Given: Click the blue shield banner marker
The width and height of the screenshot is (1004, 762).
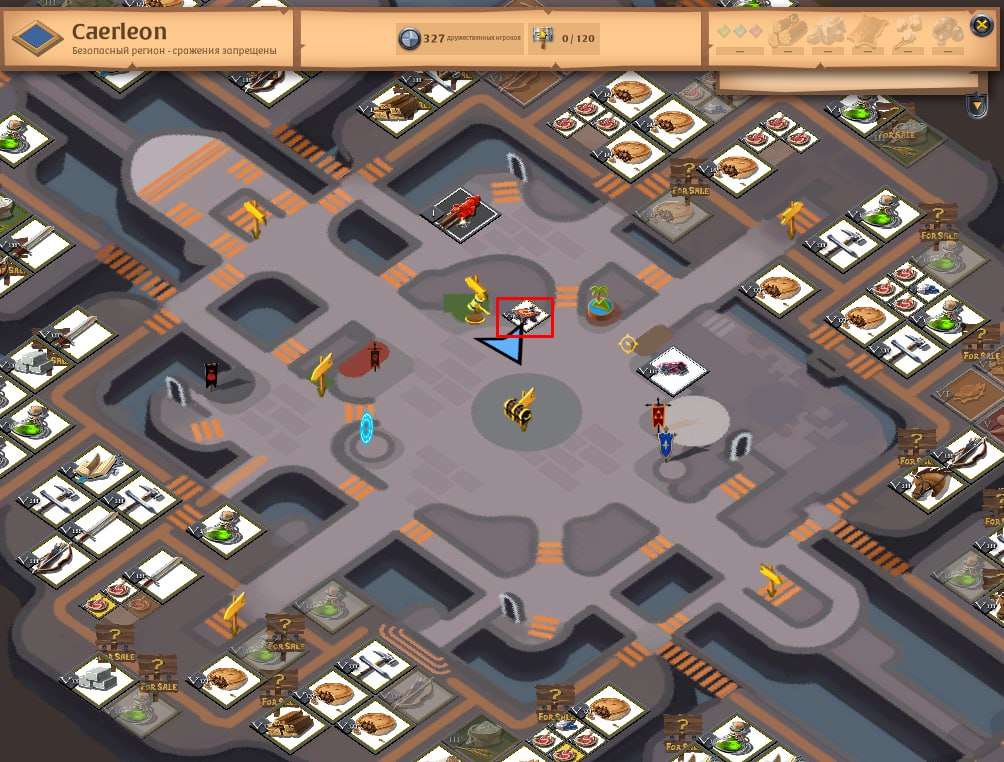Looking at the screenshot, I should point(666,444).
